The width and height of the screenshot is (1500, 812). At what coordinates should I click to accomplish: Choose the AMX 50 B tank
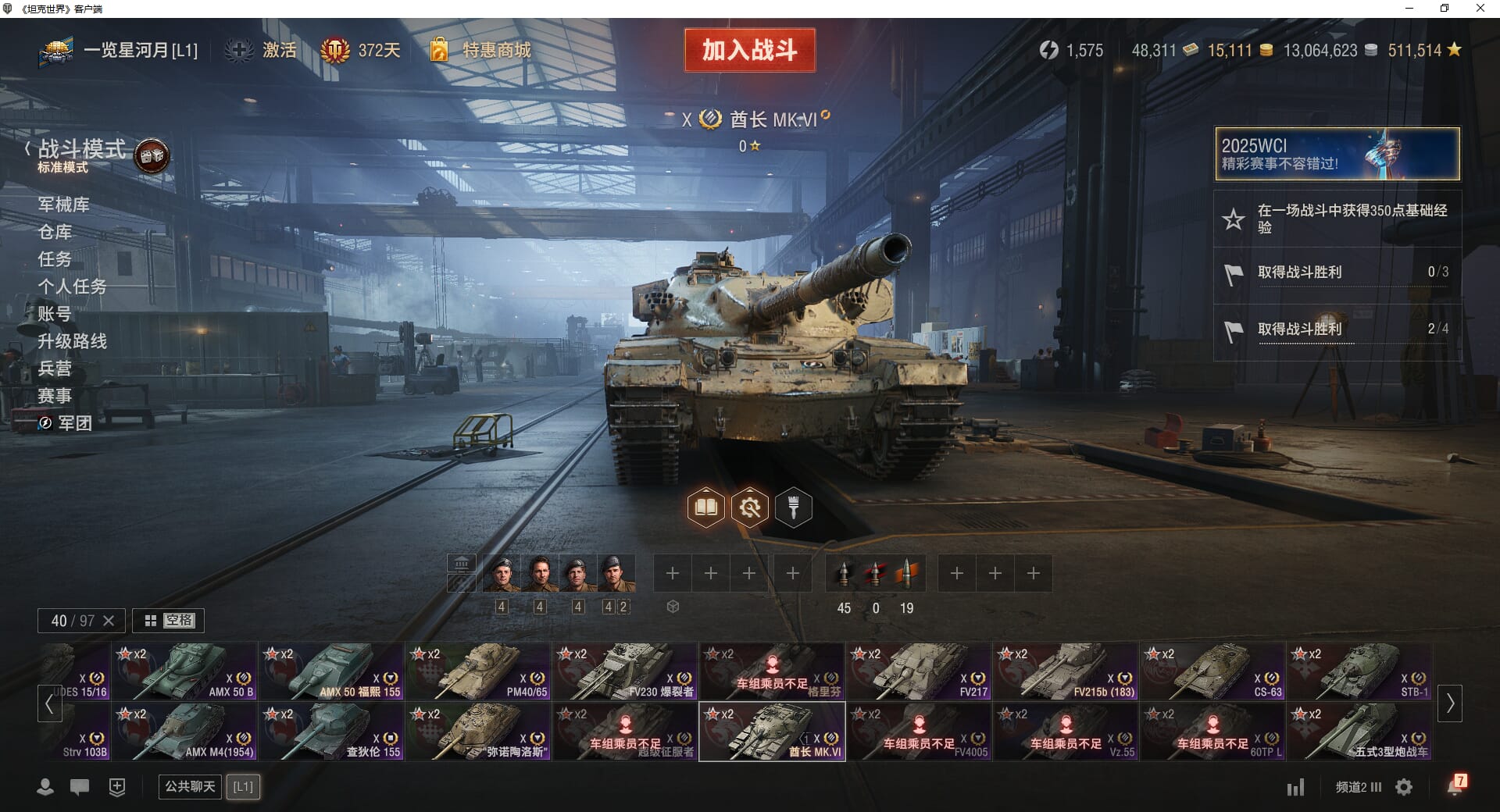[x=184, y=671]
